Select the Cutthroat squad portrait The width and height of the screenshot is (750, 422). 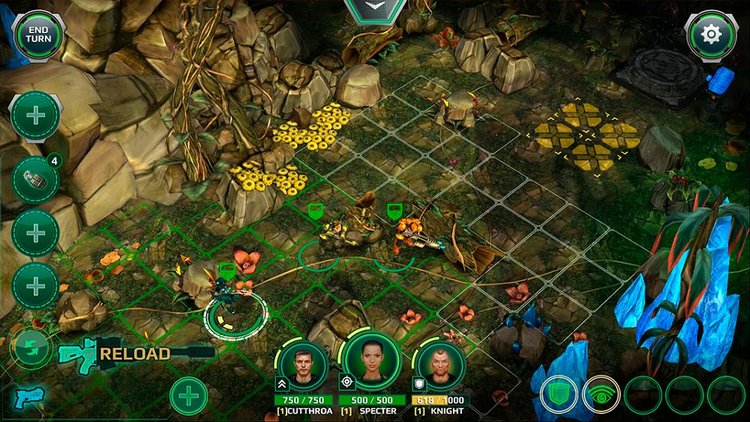tap(303, 365)
